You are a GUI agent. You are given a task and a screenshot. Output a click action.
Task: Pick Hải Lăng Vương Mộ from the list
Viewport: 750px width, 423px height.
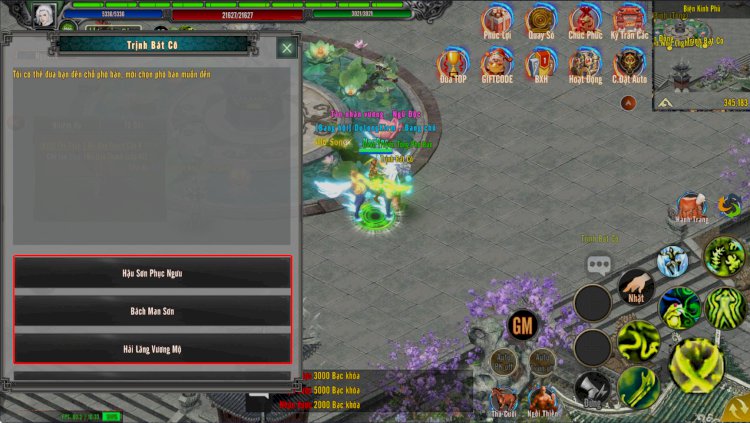(x=152, y=348)
